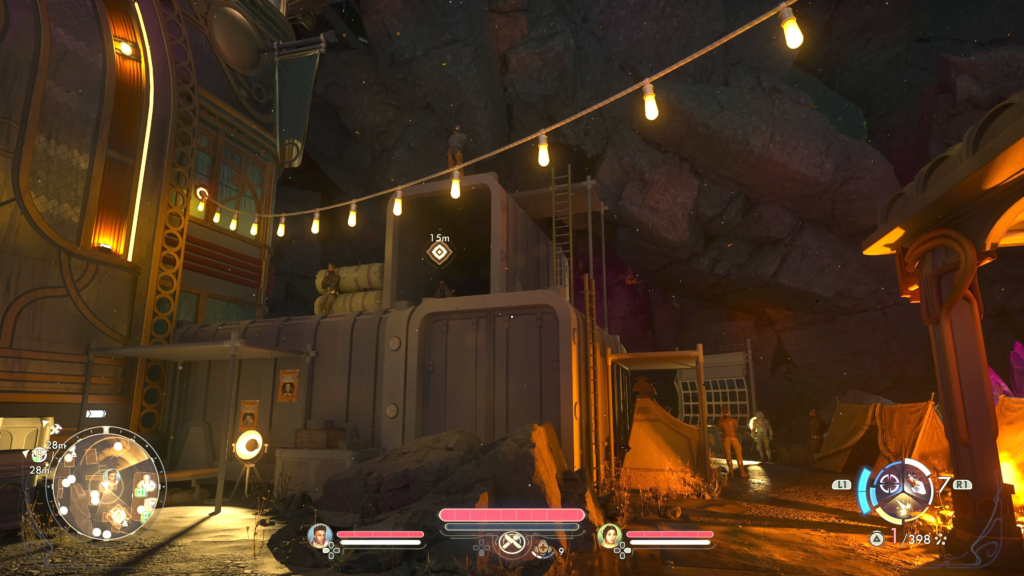Select the crossed weapons icon
Image resolution: width=1024 pixels, height=576 pixels.
[x=511, y=541]
